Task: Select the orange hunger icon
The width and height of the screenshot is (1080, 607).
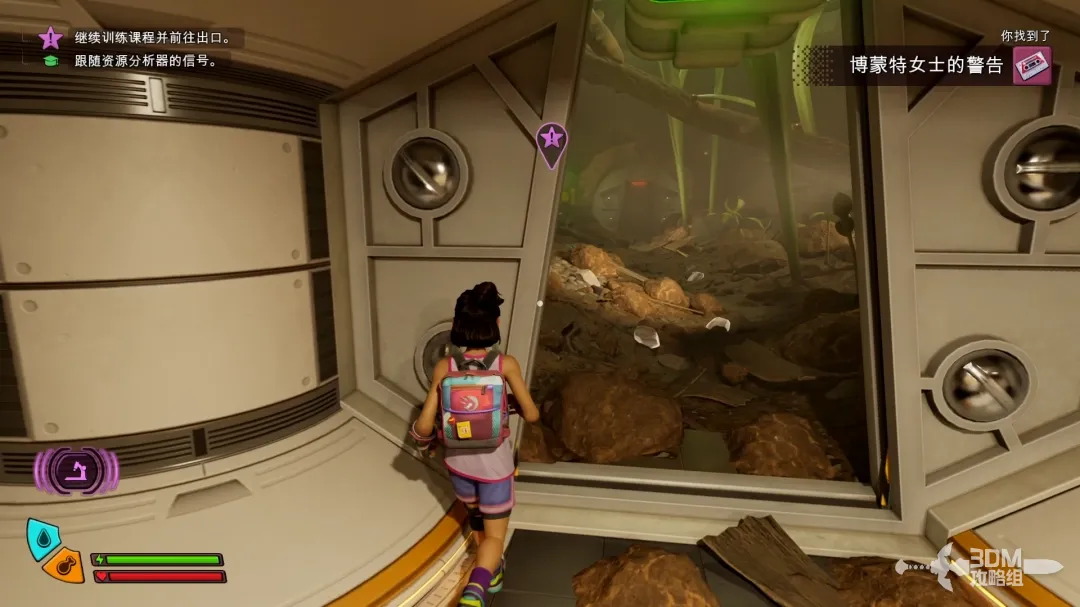Action: (66, 566)
